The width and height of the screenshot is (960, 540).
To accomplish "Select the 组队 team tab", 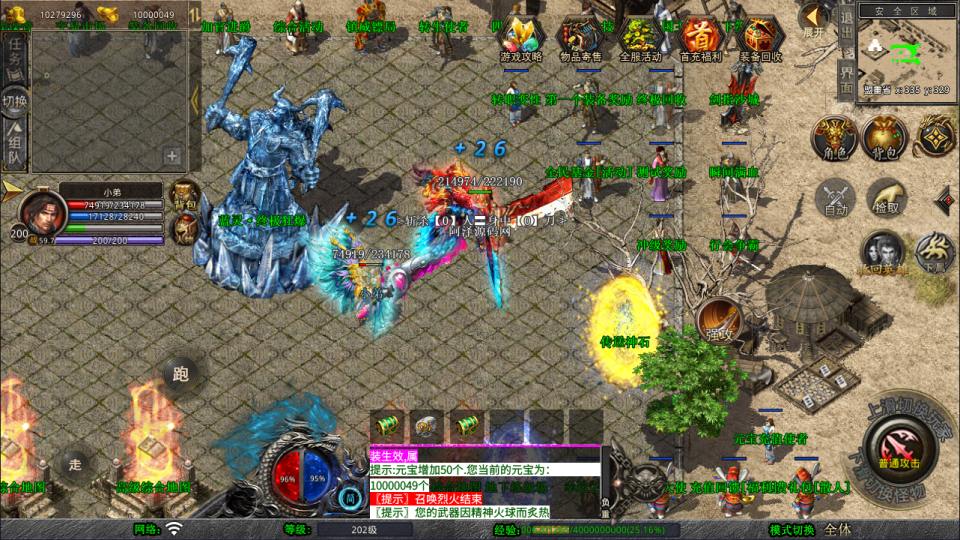I will coord(14,142).
